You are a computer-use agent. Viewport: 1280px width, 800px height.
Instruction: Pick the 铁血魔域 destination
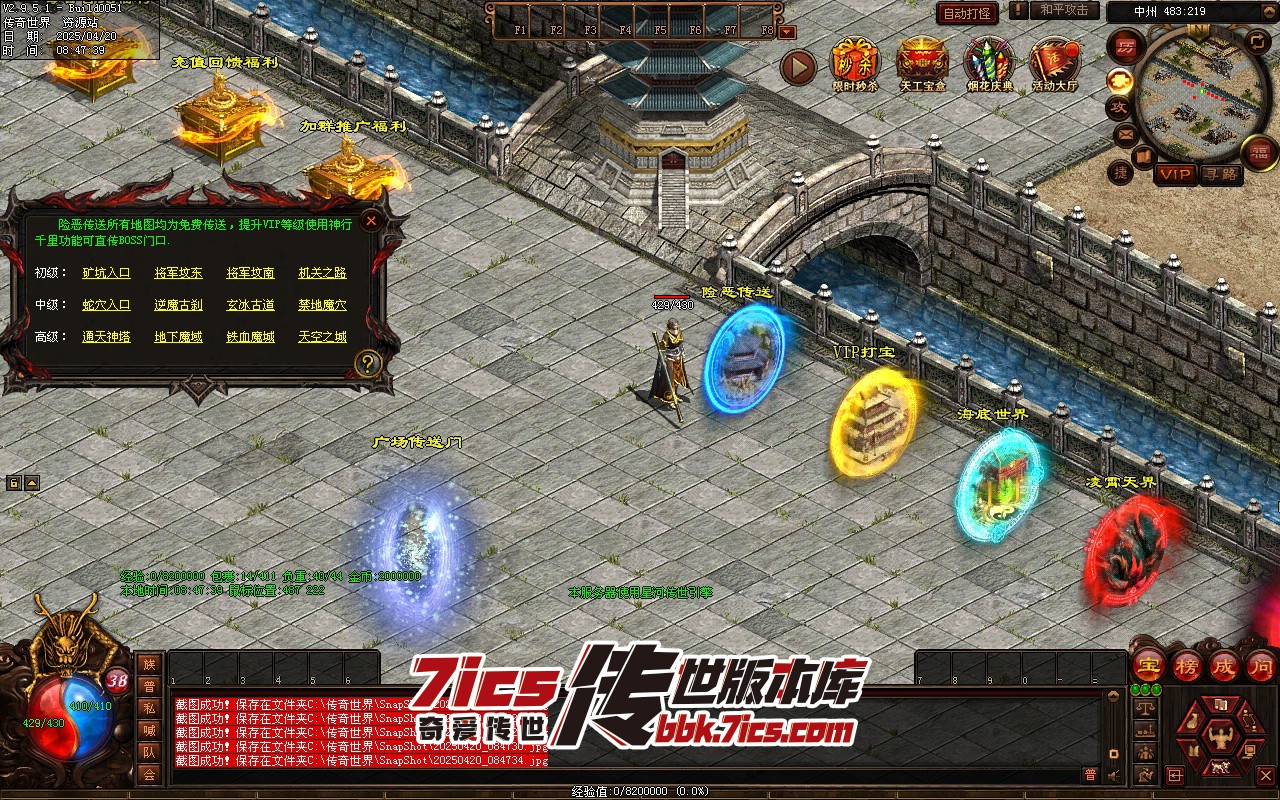(250, 337)
